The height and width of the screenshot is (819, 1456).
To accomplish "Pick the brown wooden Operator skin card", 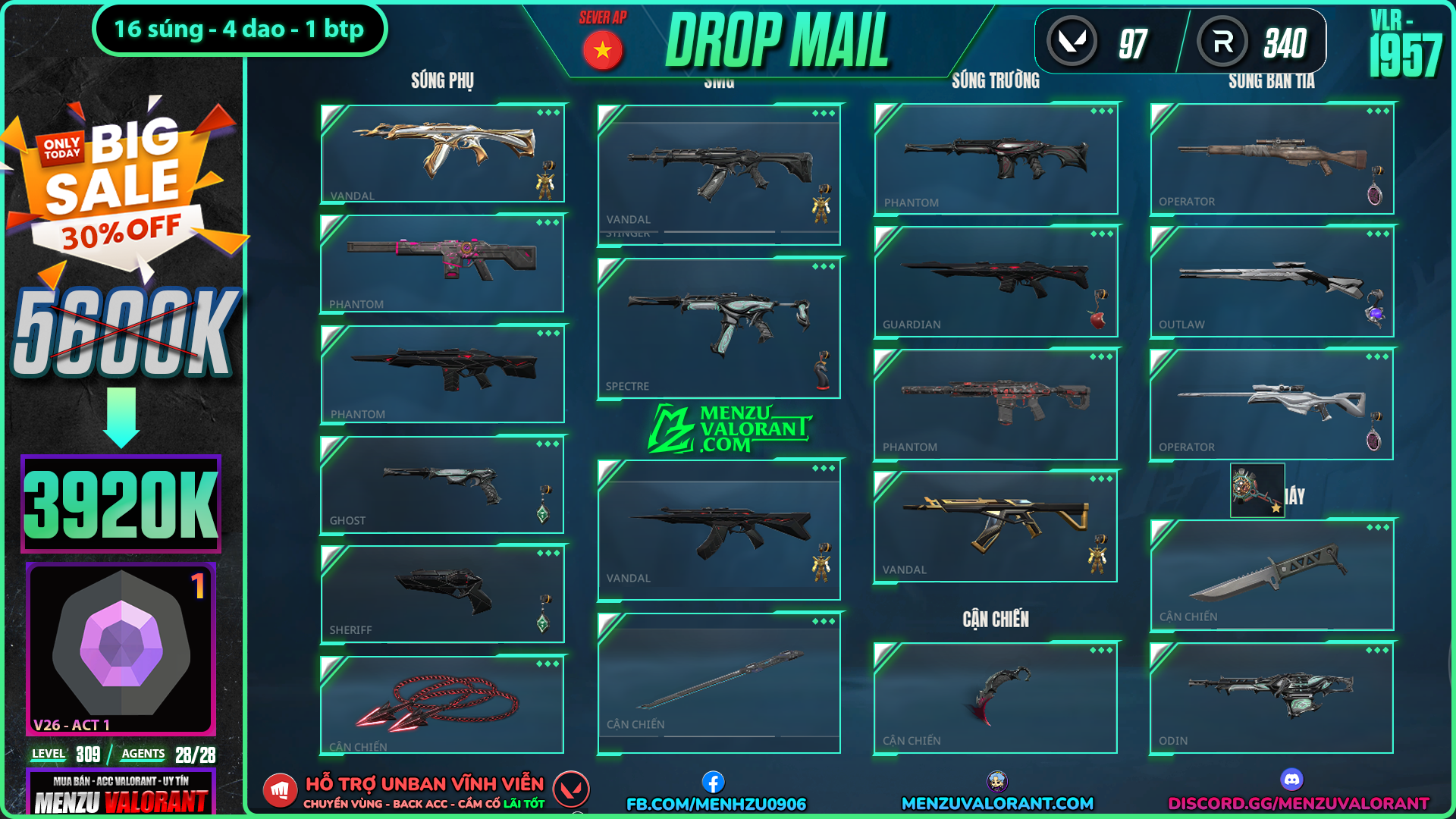I will (1272, 158).
